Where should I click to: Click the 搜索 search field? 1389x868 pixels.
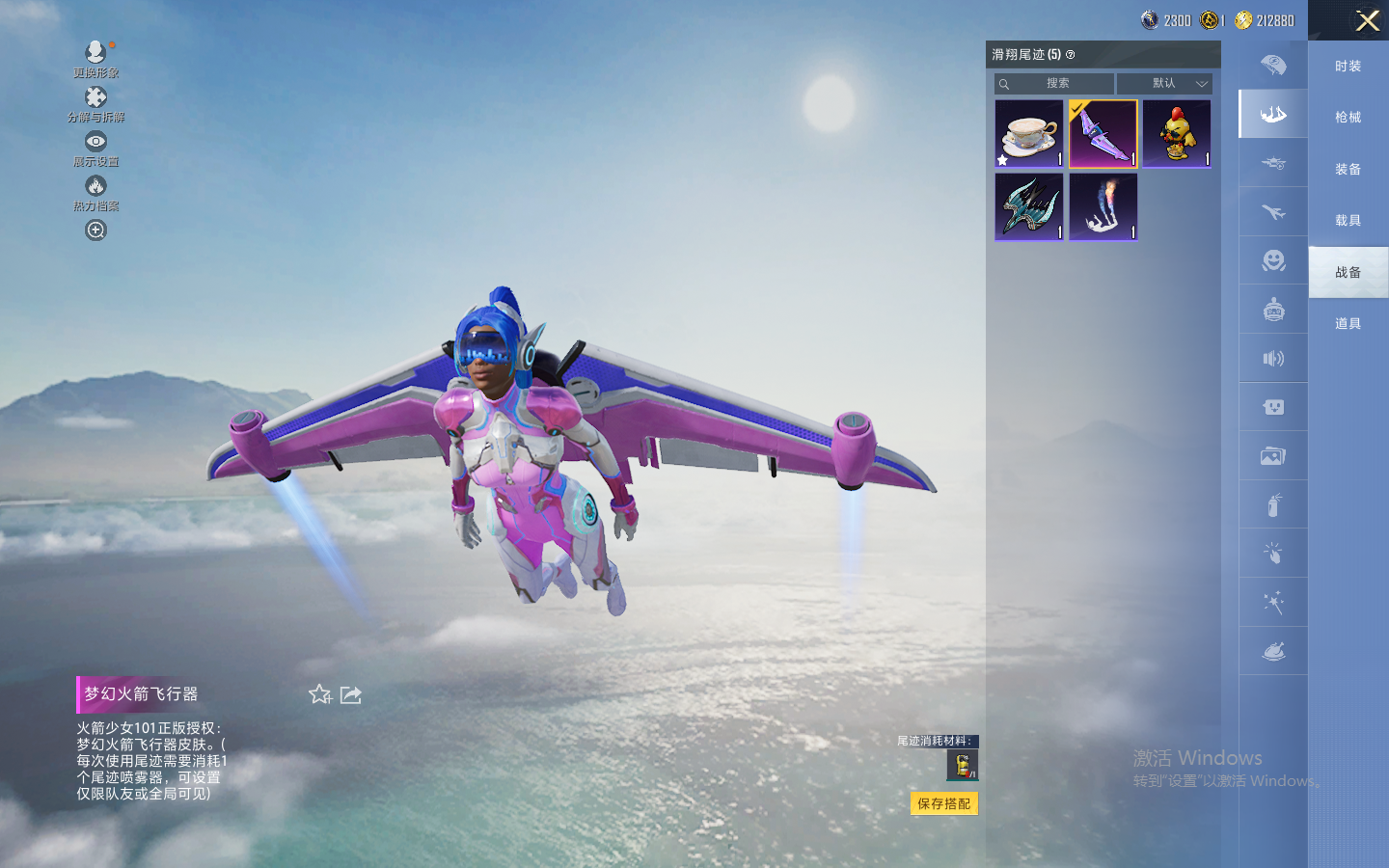point(1056,84)
